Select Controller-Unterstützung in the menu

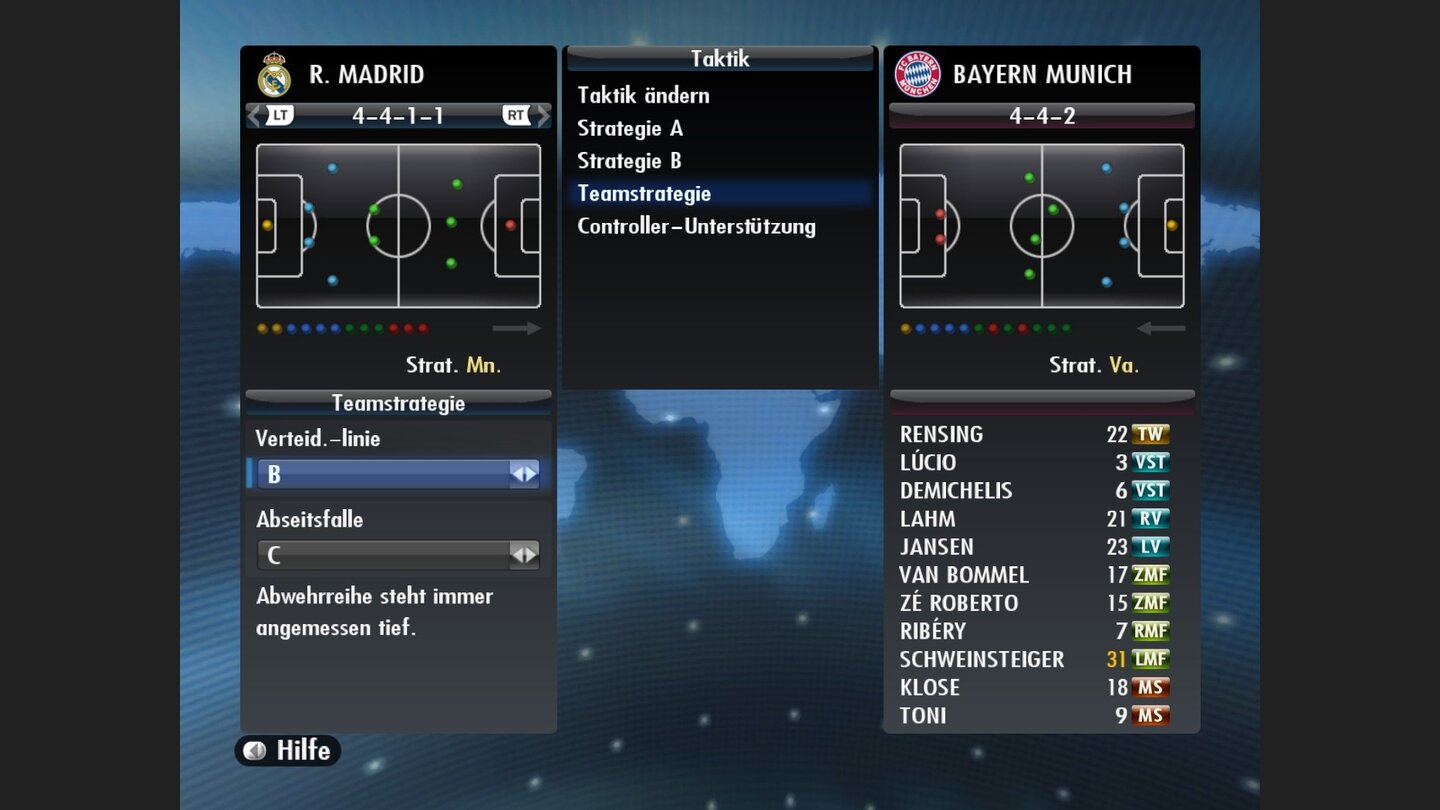point(697,226)
